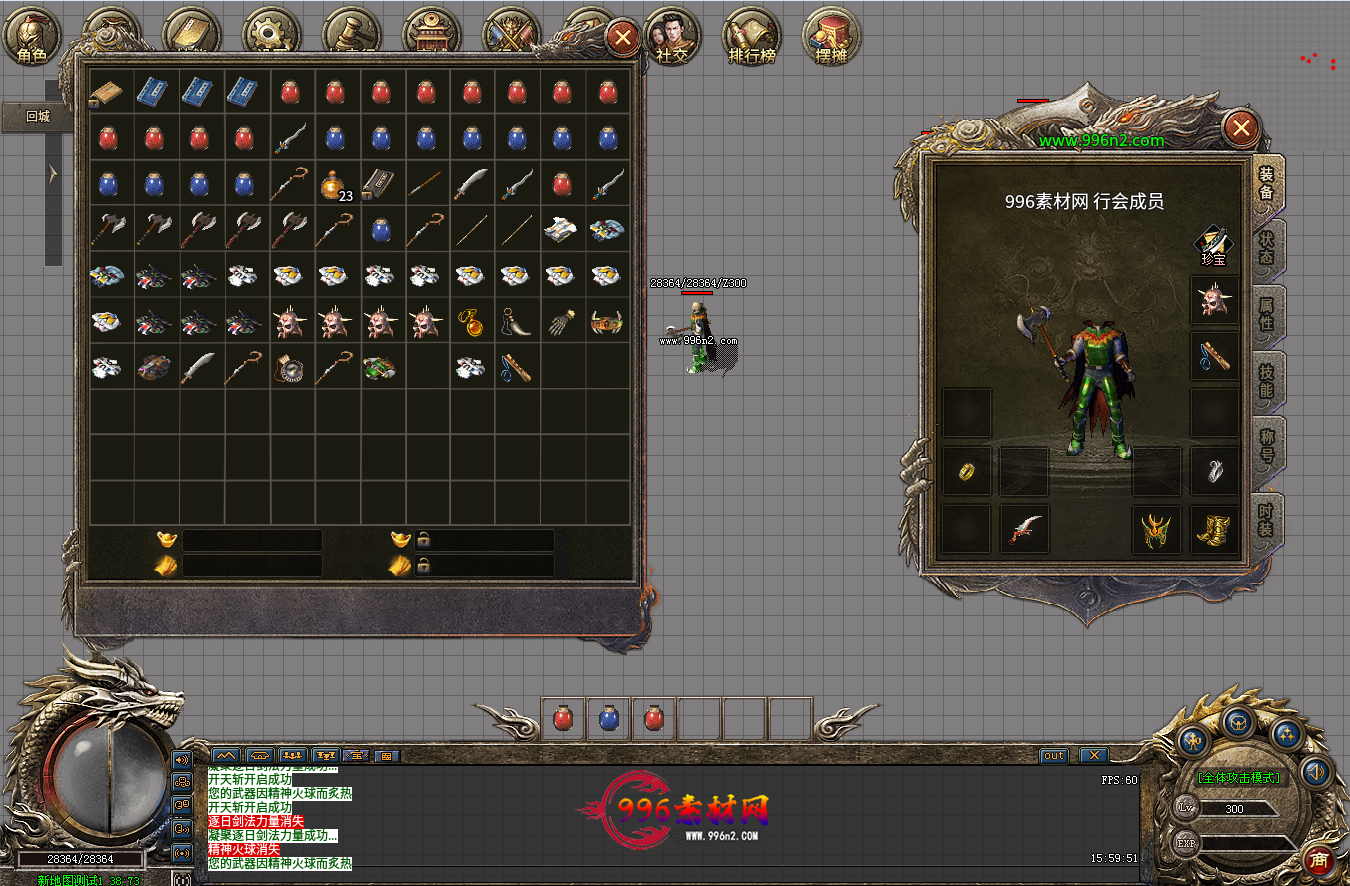The height and width of the screenshot is (886, 1350).
Task: Click the 回城 return-to-town button
Action: (x=37, y=116)
